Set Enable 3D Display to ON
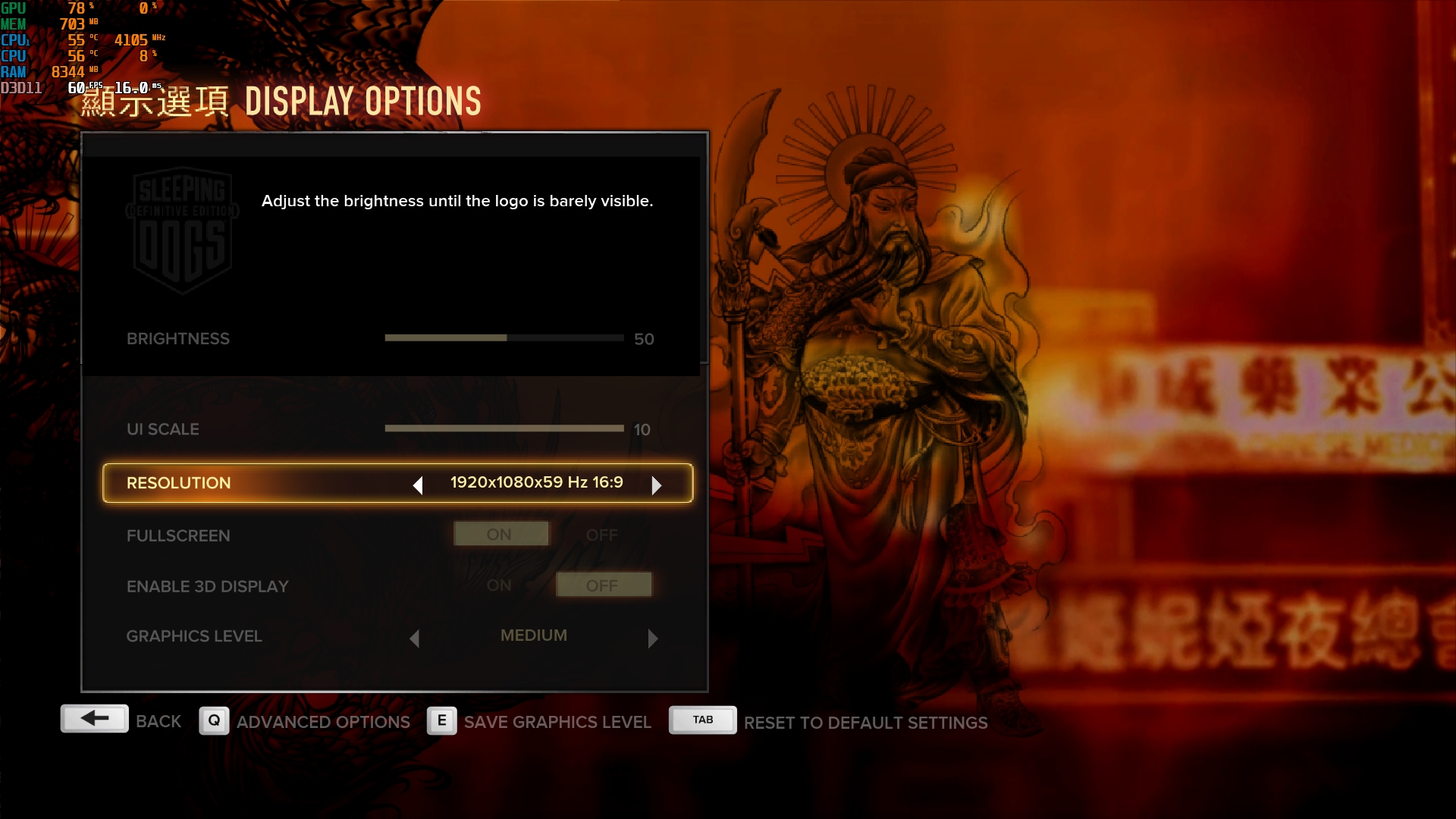This screenshot has height=819, width=1456. click(500, 585)
